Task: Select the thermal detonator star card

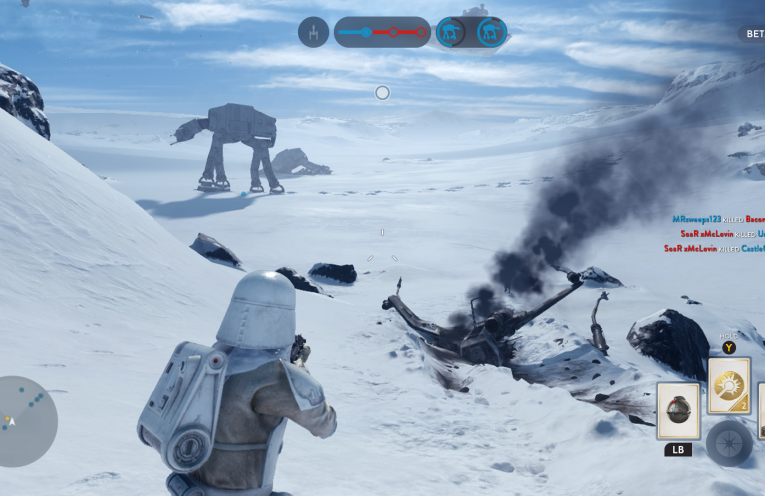Action: coord(678,411)
